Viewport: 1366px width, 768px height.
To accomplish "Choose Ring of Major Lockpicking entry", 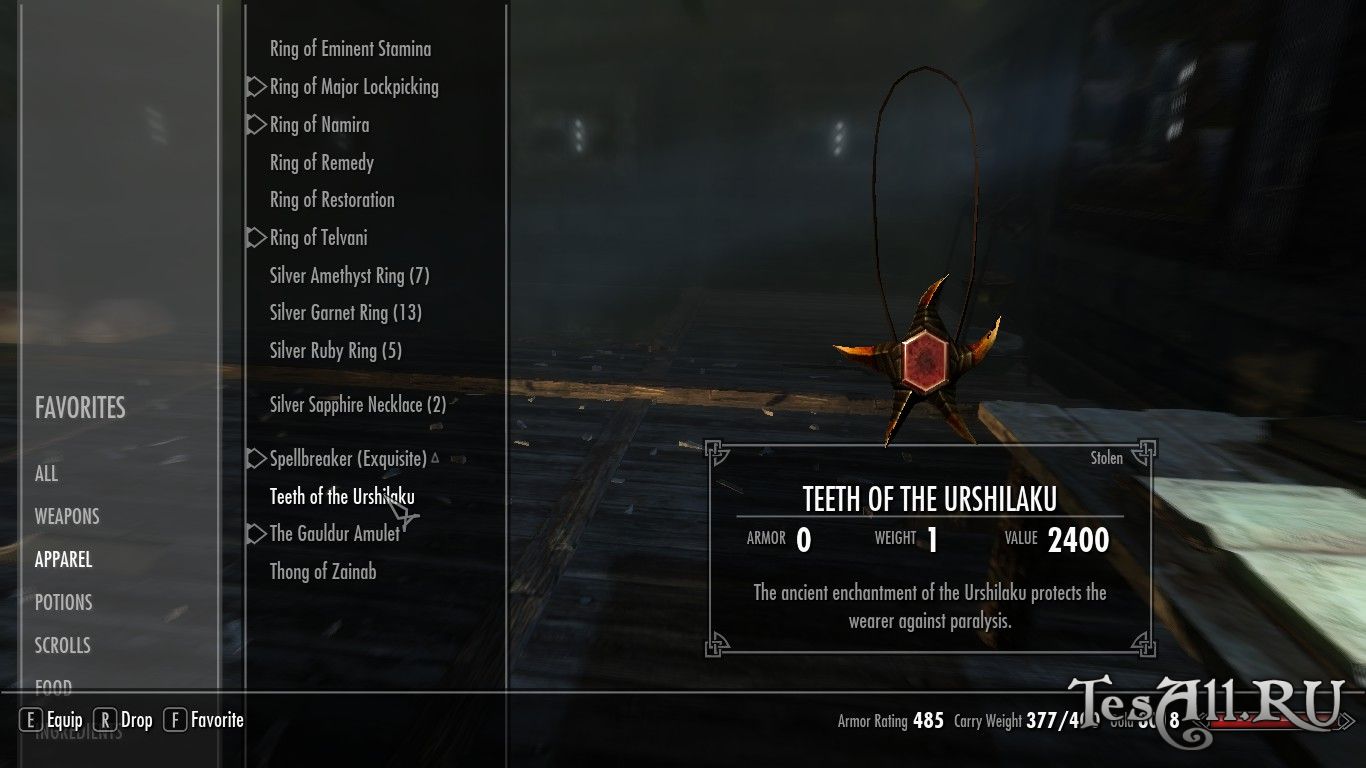I will pyautogui.click(x=354, y=87).
